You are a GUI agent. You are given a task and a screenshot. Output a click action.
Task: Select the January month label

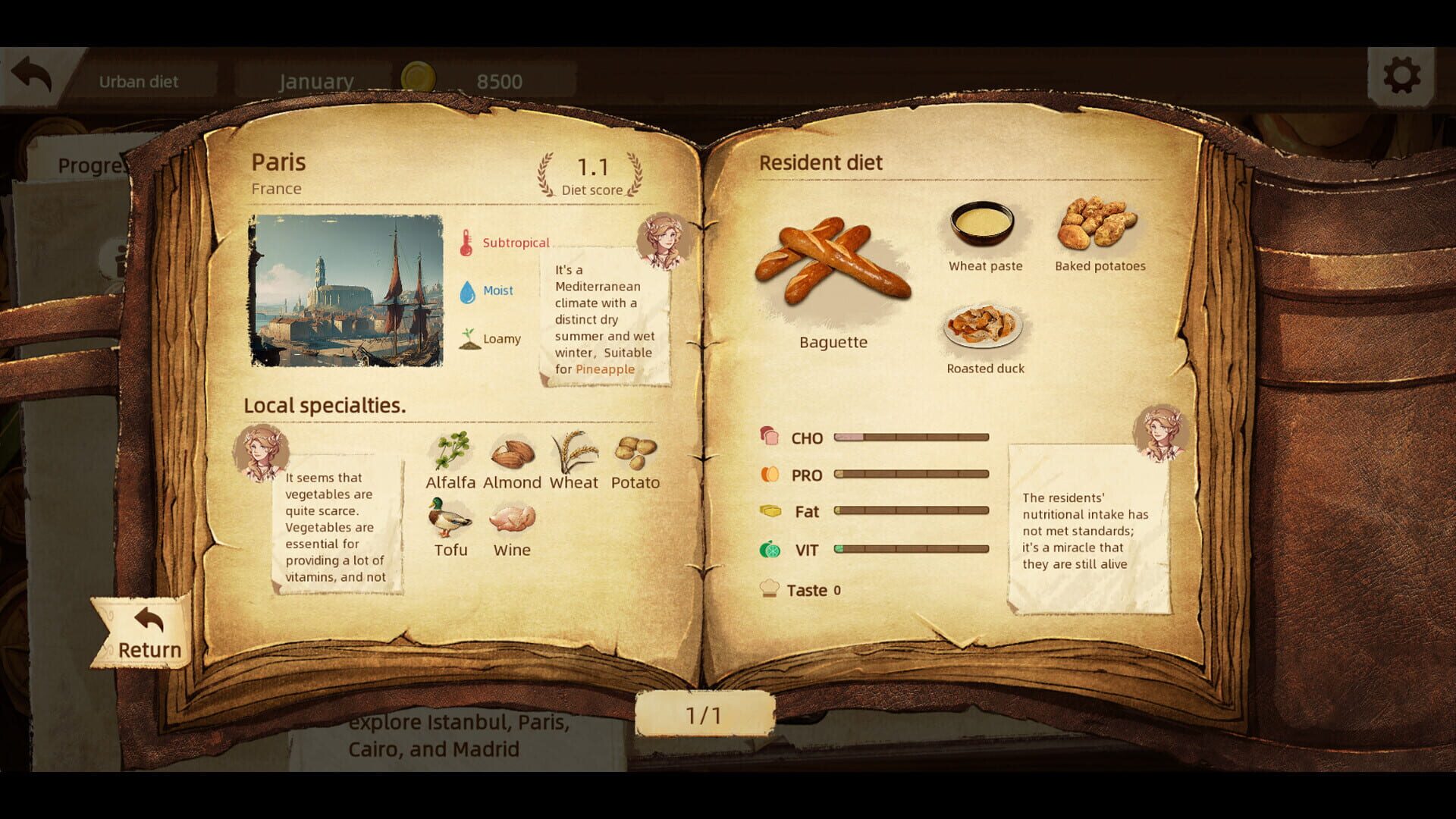[316, 80]
